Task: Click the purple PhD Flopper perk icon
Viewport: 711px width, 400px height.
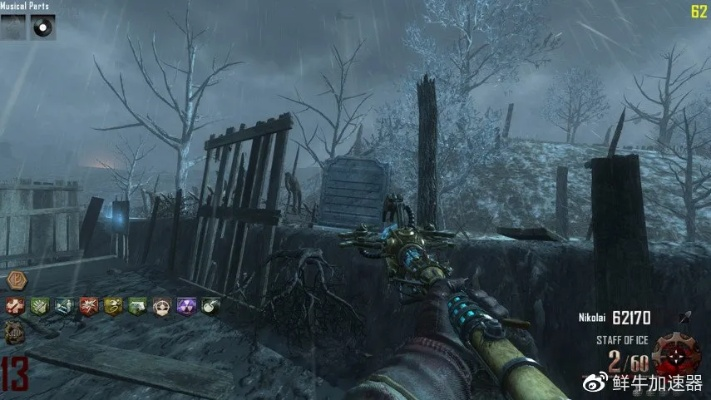Action: click(185, 306)
